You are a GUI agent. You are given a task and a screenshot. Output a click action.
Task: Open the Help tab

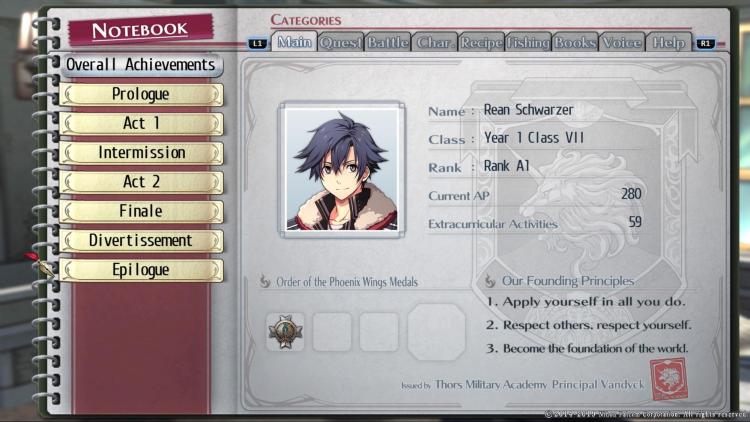(x=668, y=42)
